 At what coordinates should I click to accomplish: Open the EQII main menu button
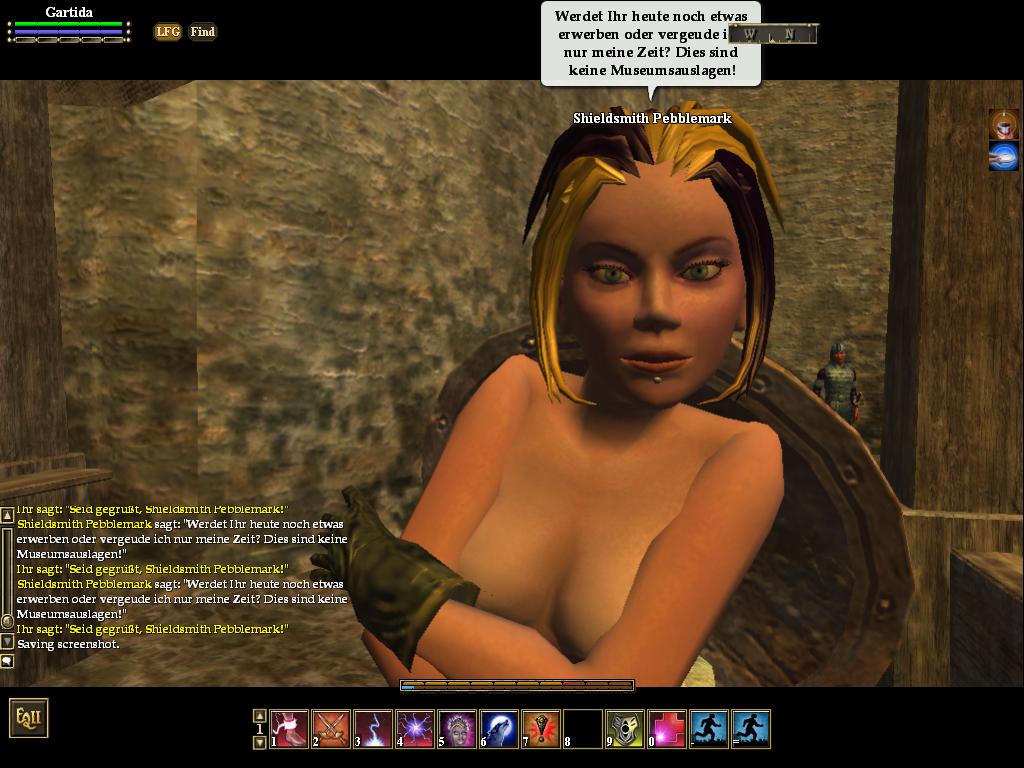(28, 718)
